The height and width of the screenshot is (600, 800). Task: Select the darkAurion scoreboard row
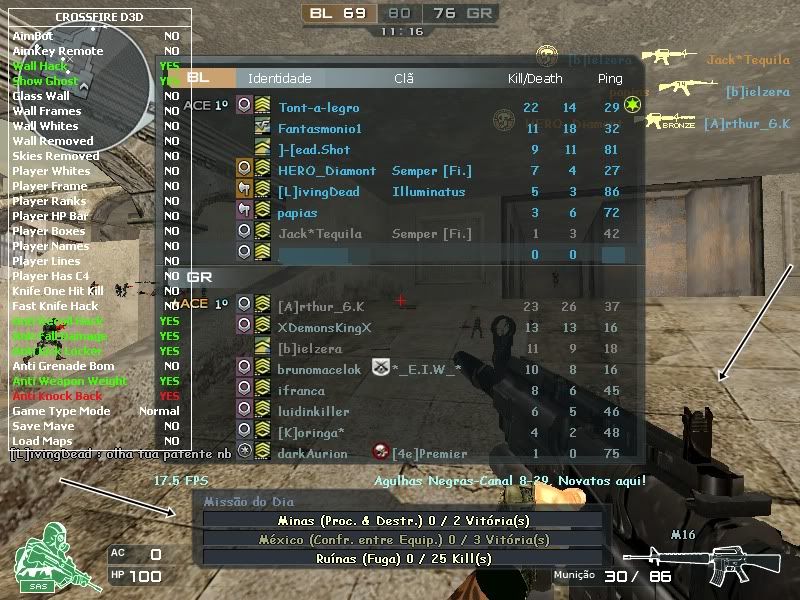pyautogui.click(x=312, y=454)
